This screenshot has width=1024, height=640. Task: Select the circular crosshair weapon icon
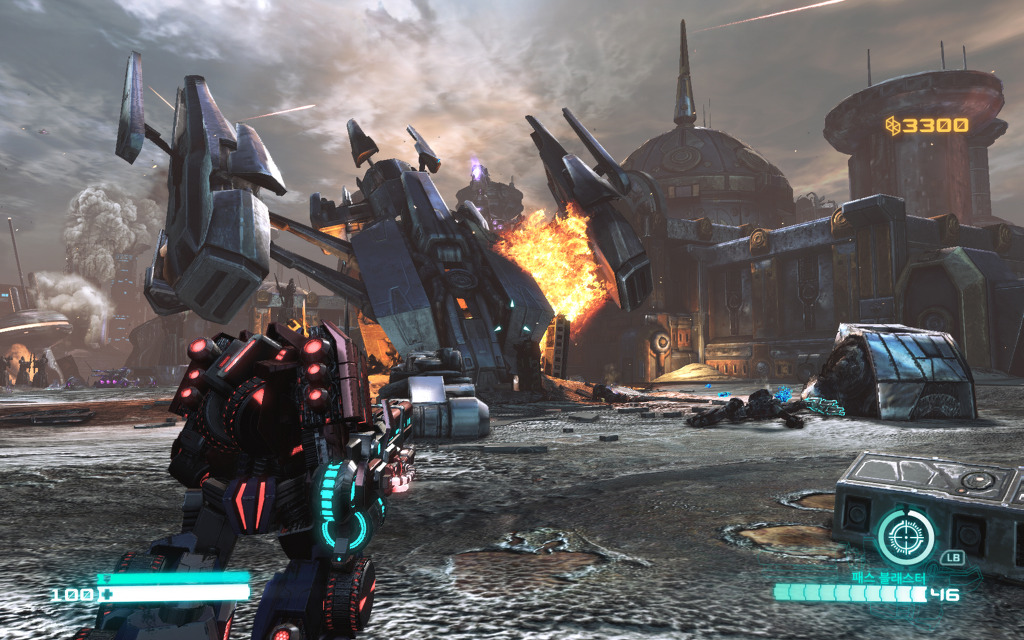coord(905,536)
